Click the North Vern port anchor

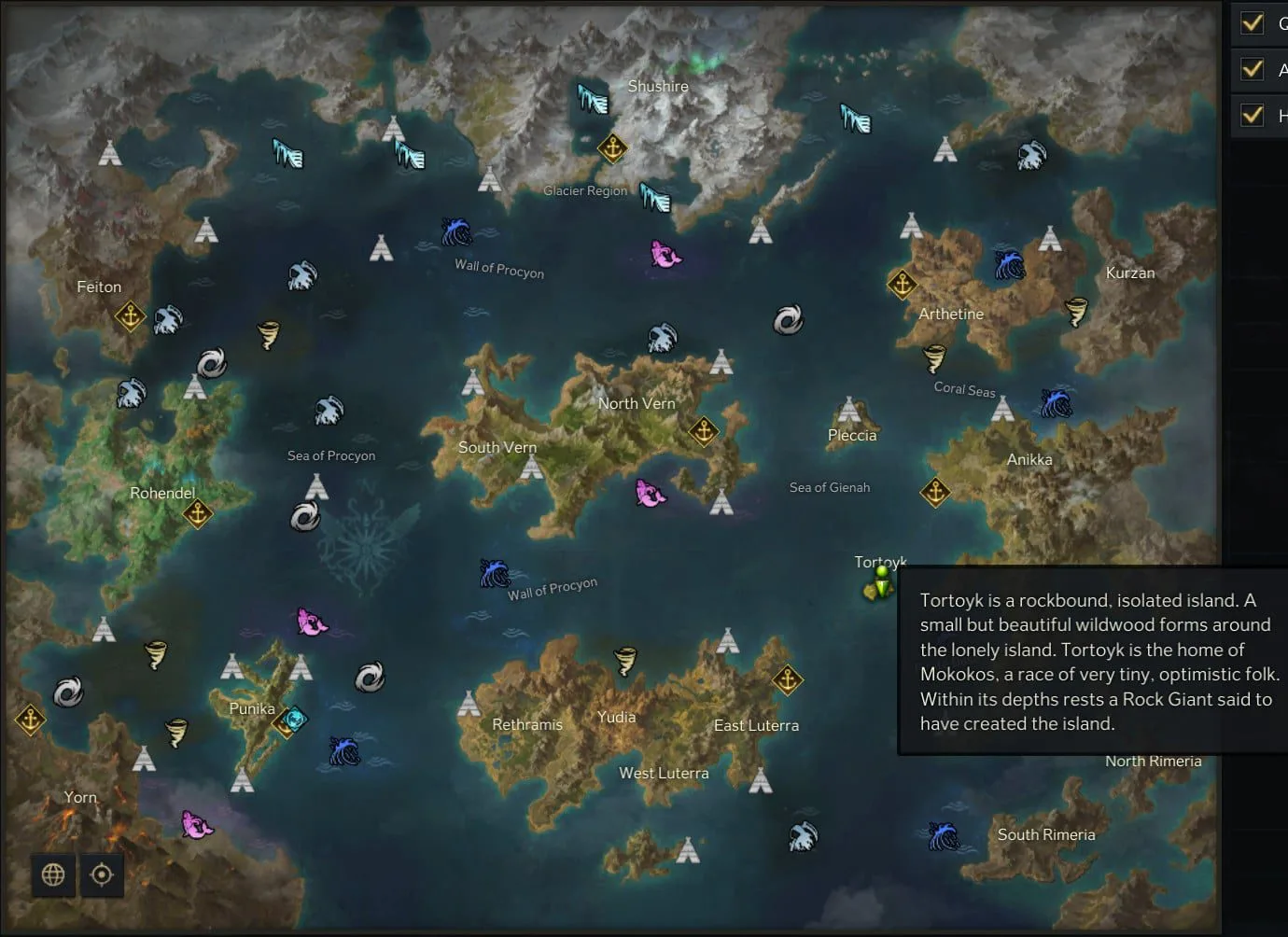pos(704,430)
